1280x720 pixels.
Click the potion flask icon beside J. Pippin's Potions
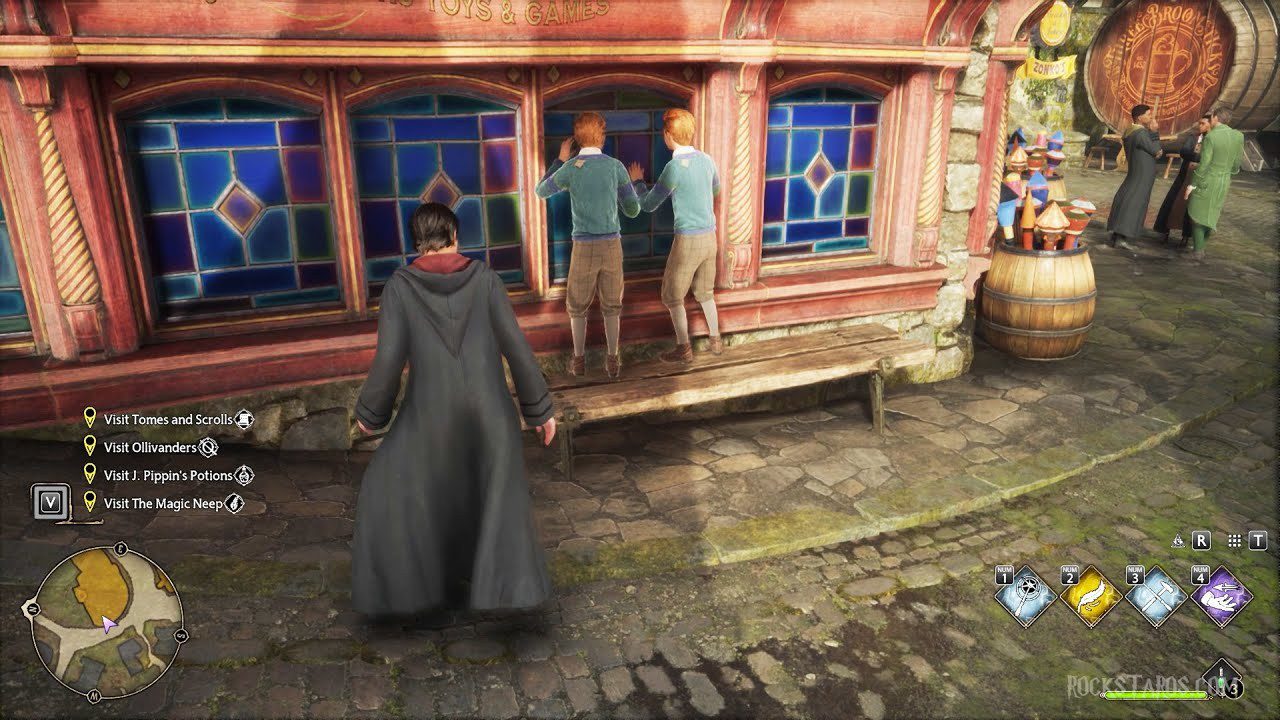(x=244, y=474)
